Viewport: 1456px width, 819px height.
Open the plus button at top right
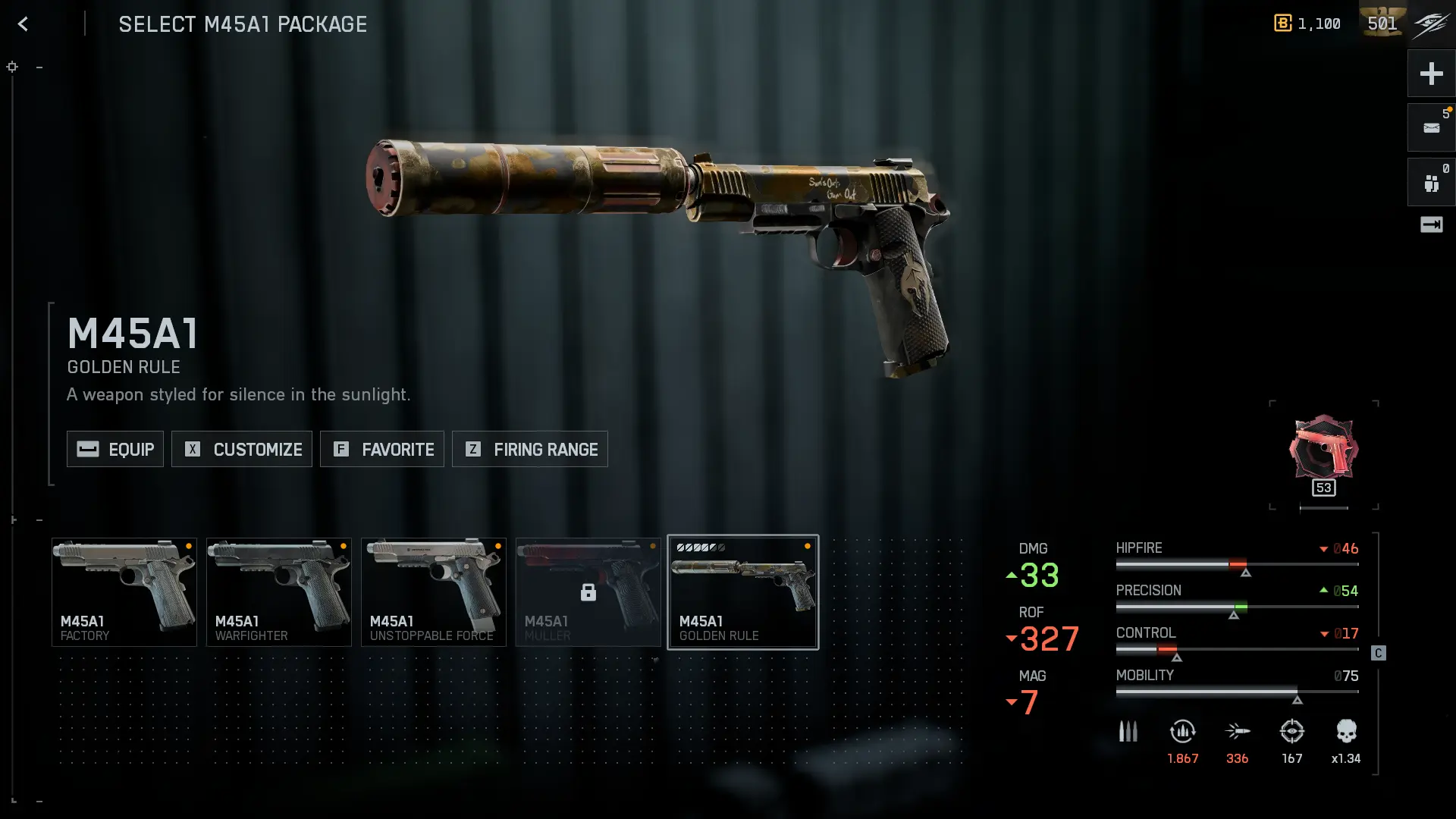point(1431,74)
